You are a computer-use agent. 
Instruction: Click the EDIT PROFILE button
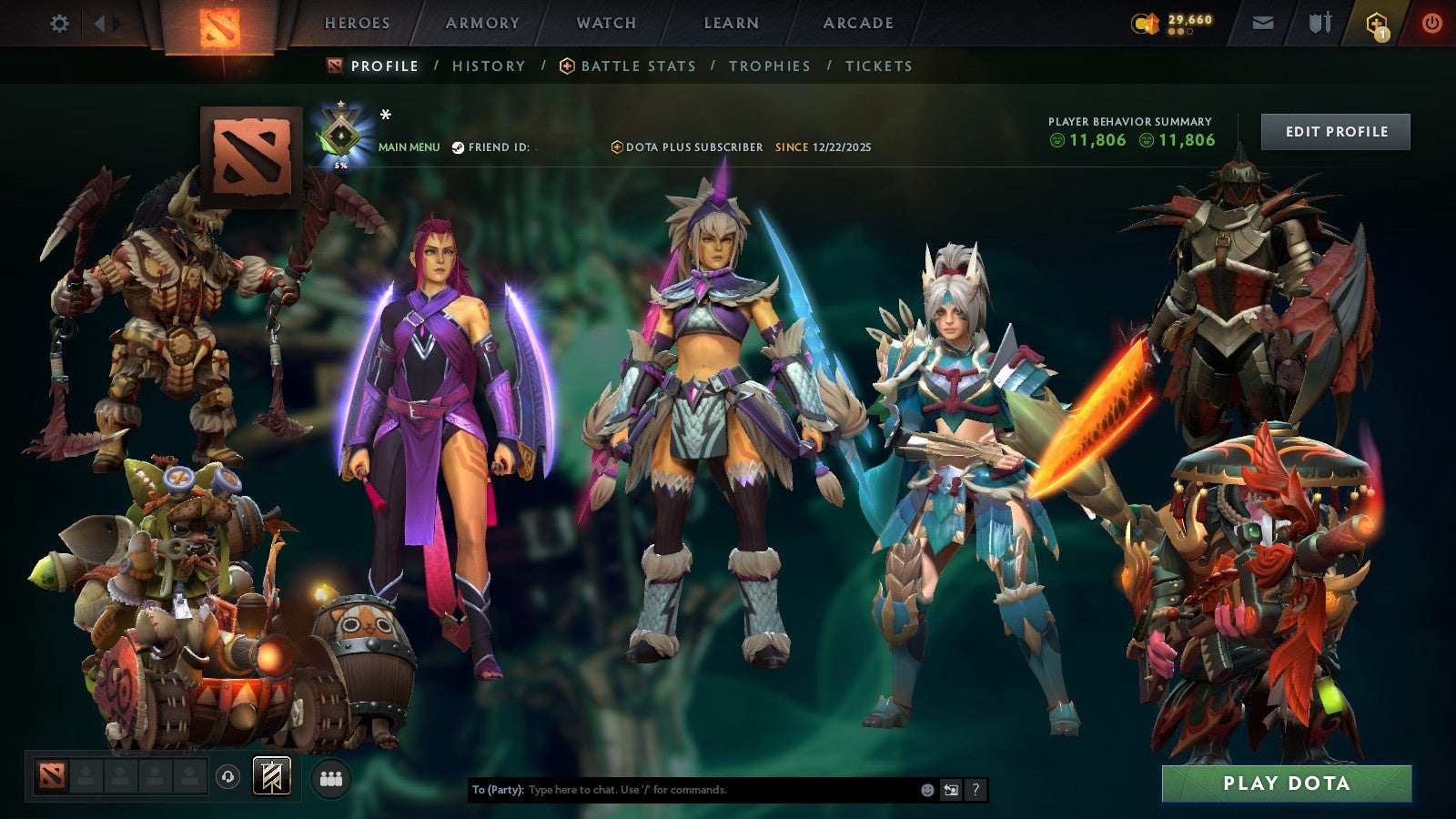click(x=1335, y=131)
